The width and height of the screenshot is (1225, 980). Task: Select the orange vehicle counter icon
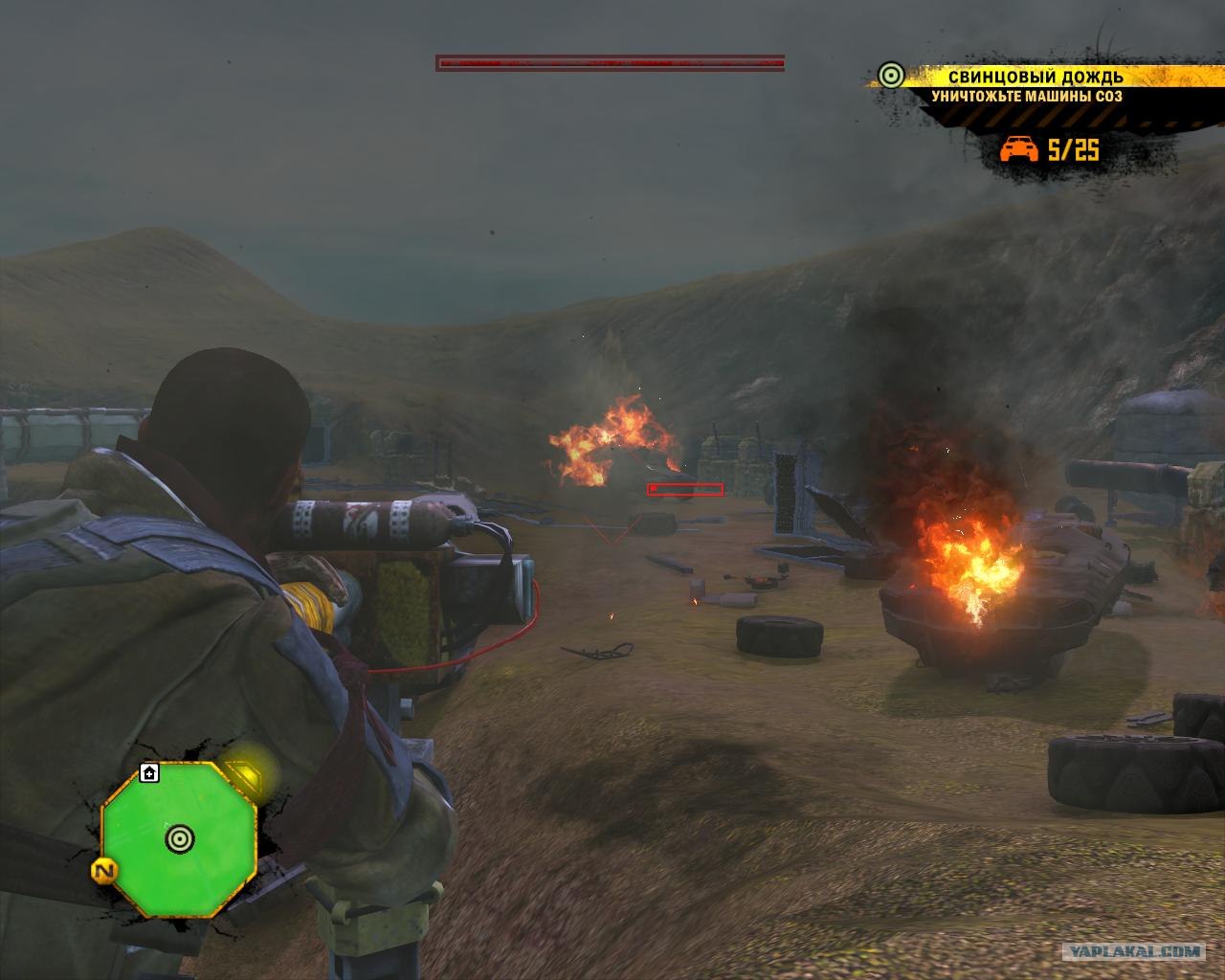(1019, 149)
